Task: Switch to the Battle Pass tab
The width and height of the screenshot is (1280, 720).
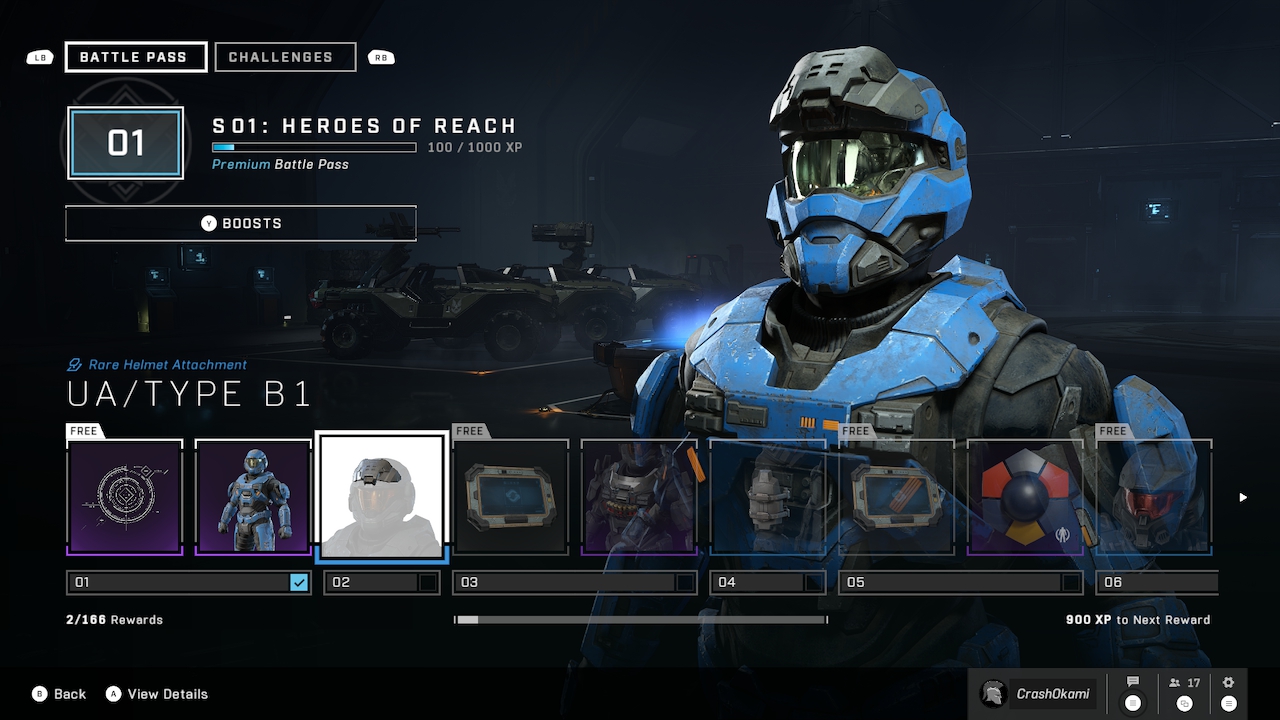Action: [x=135, y=57]
